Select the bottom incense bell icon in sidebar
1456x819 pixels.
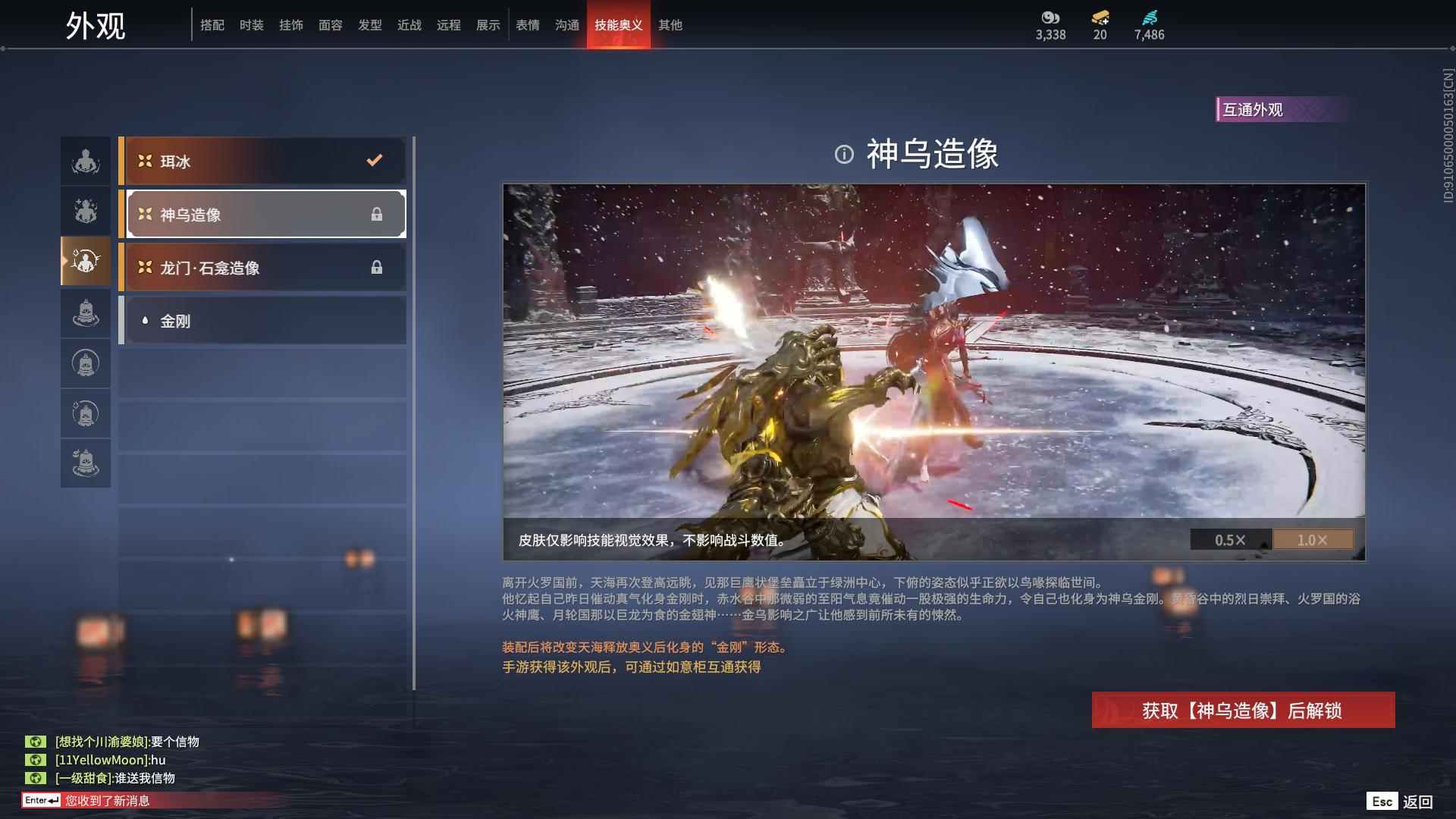point(86,463)
